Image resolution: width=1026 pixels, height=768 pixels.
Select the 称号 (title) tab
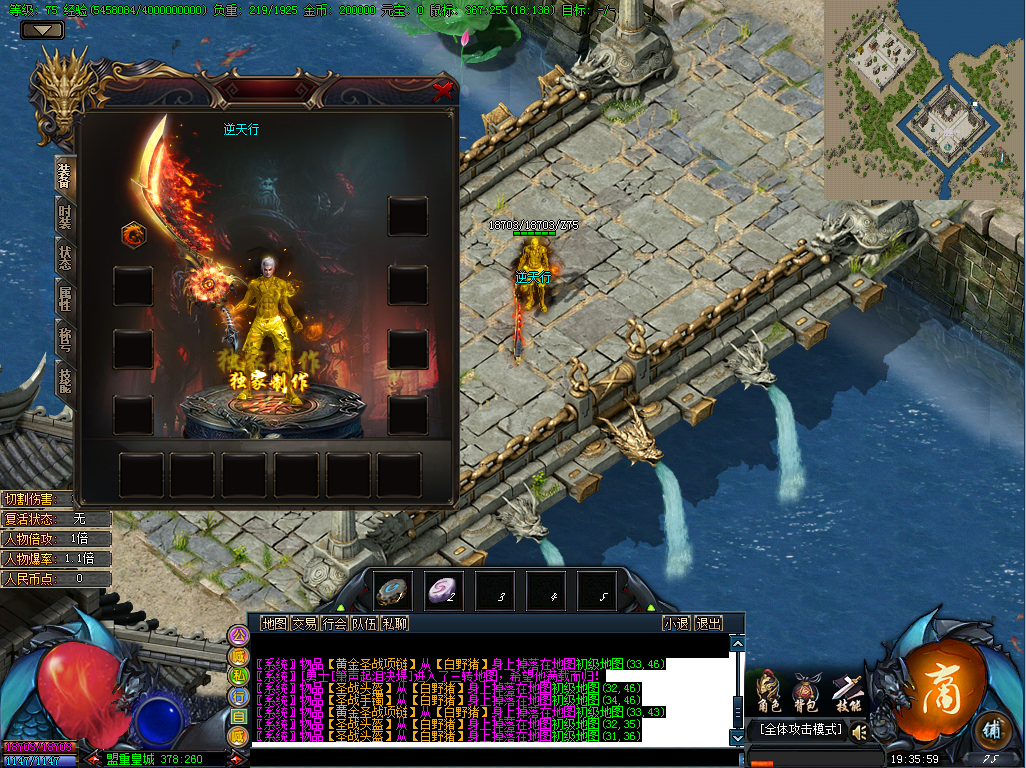click(x=65, y=338)
